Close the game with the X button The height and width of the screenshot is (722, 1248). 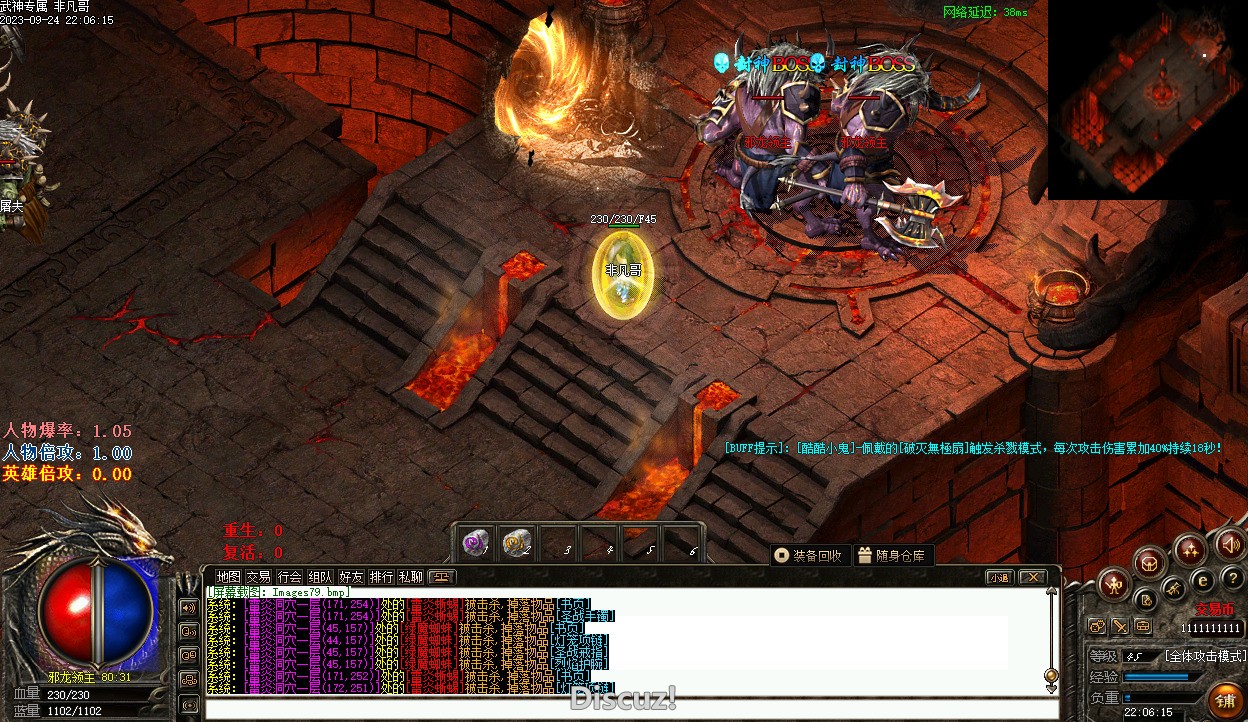click(x=1032, y=577)
